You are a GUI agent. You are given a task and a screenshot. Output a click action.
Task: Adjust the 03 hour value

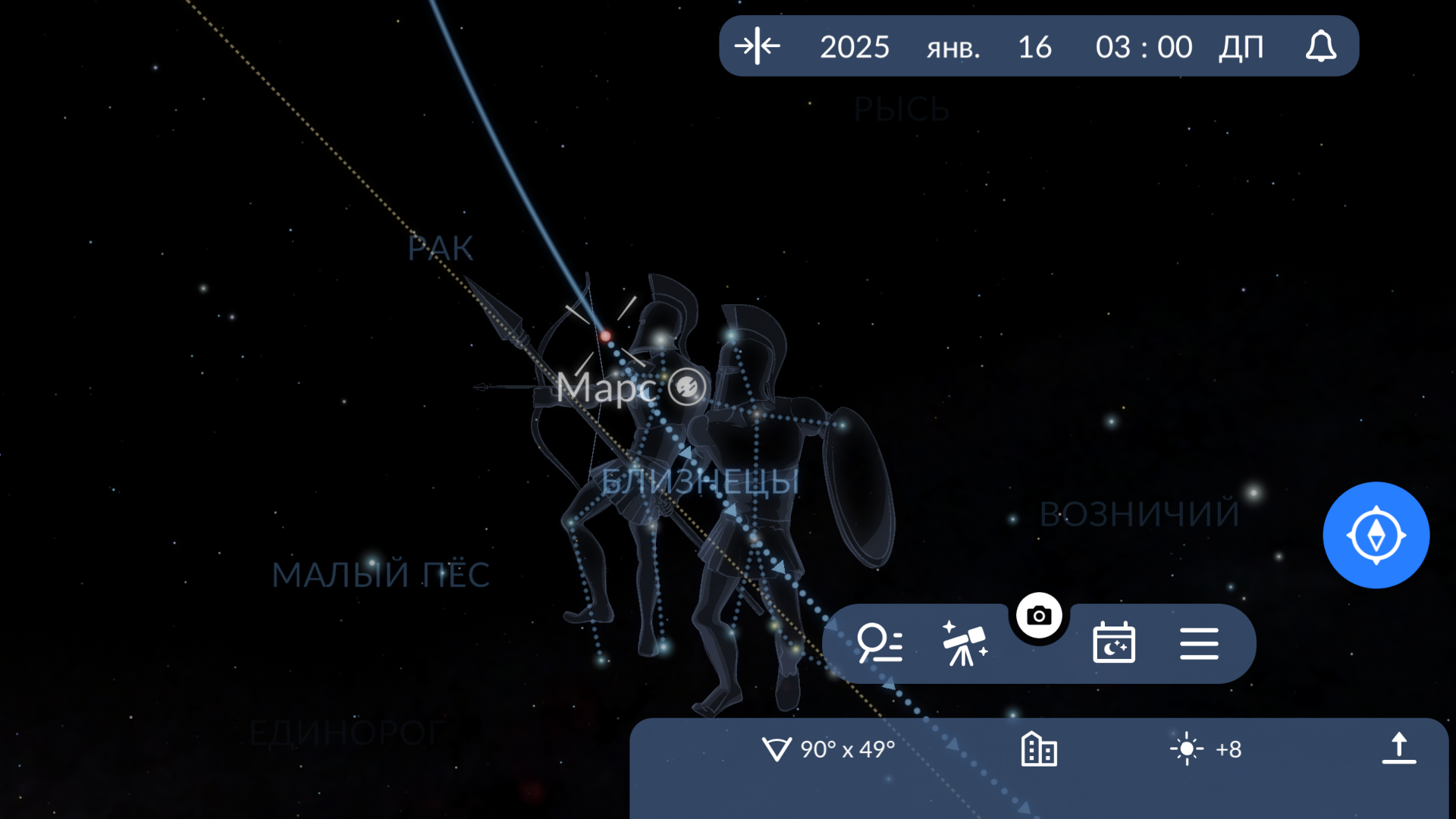pyautogui.click(x=1112, y=47)
